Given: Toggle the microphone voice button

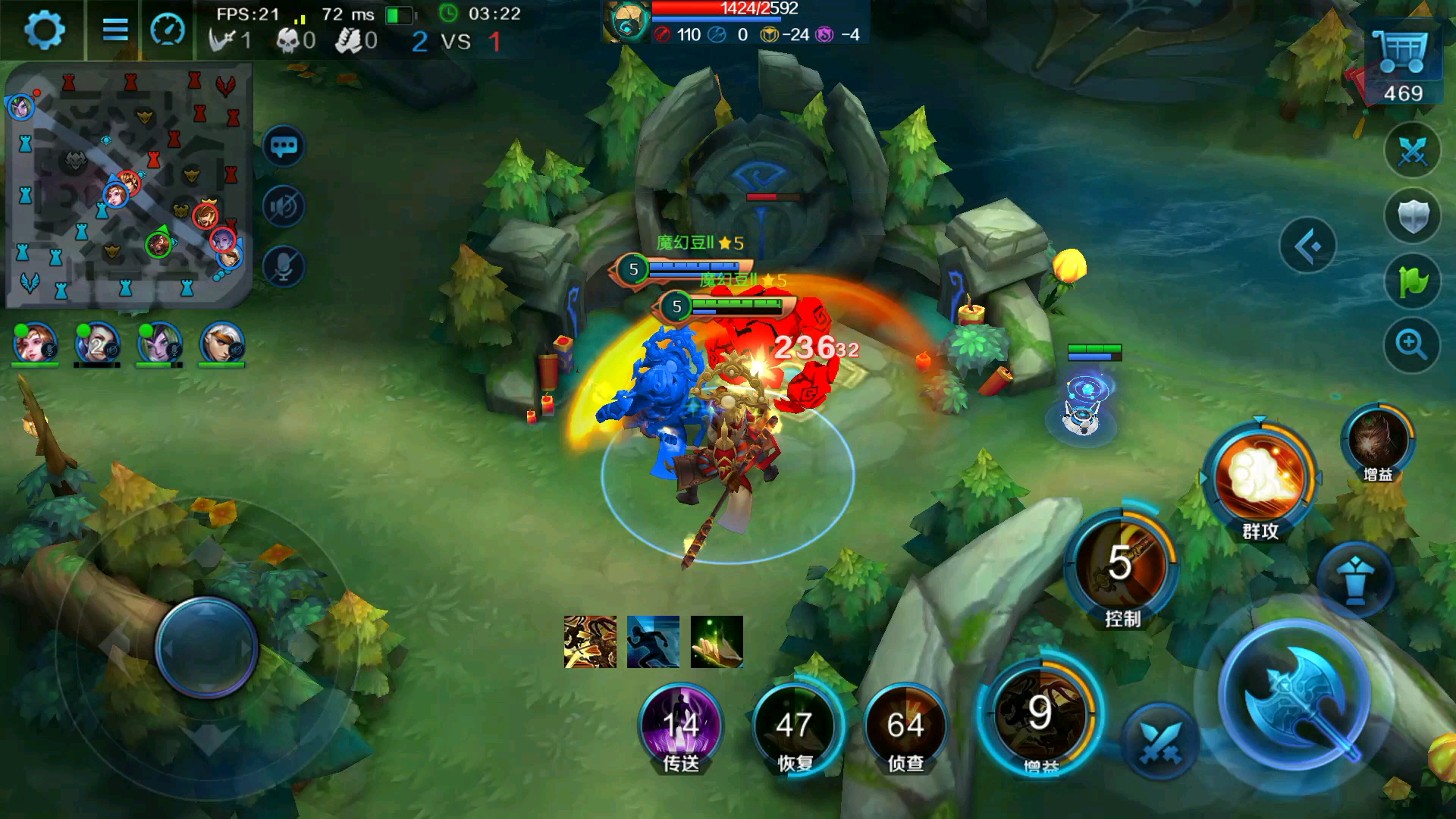Looking at the screenshot, I should (284, 267).
